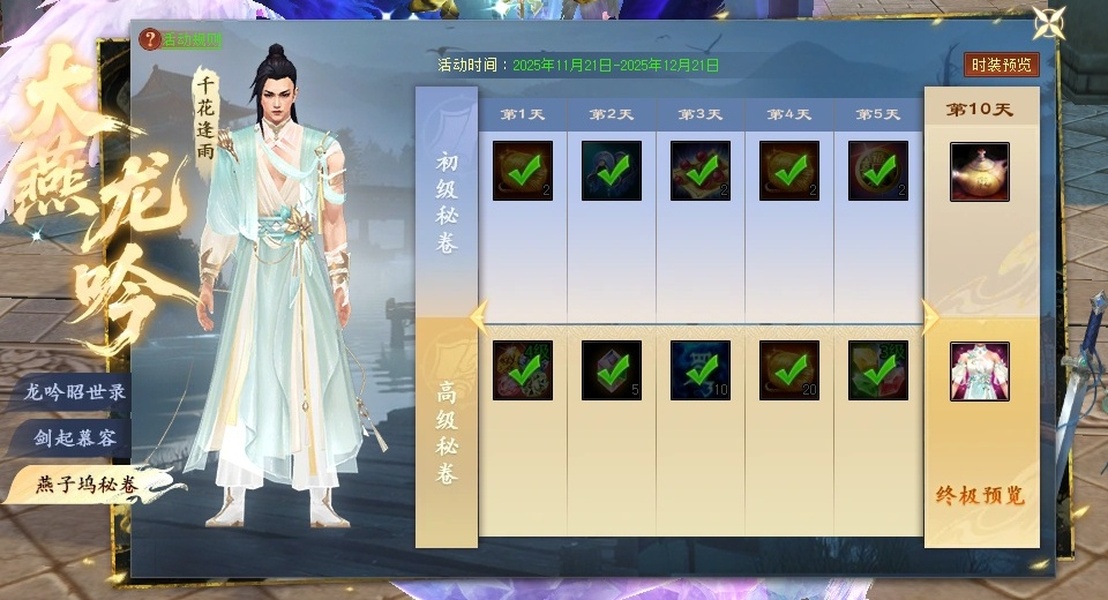Screen dimensions: 1108x600
Task: Select 第2天 初级秘卷 reward icon
Action: coord(611,171)
